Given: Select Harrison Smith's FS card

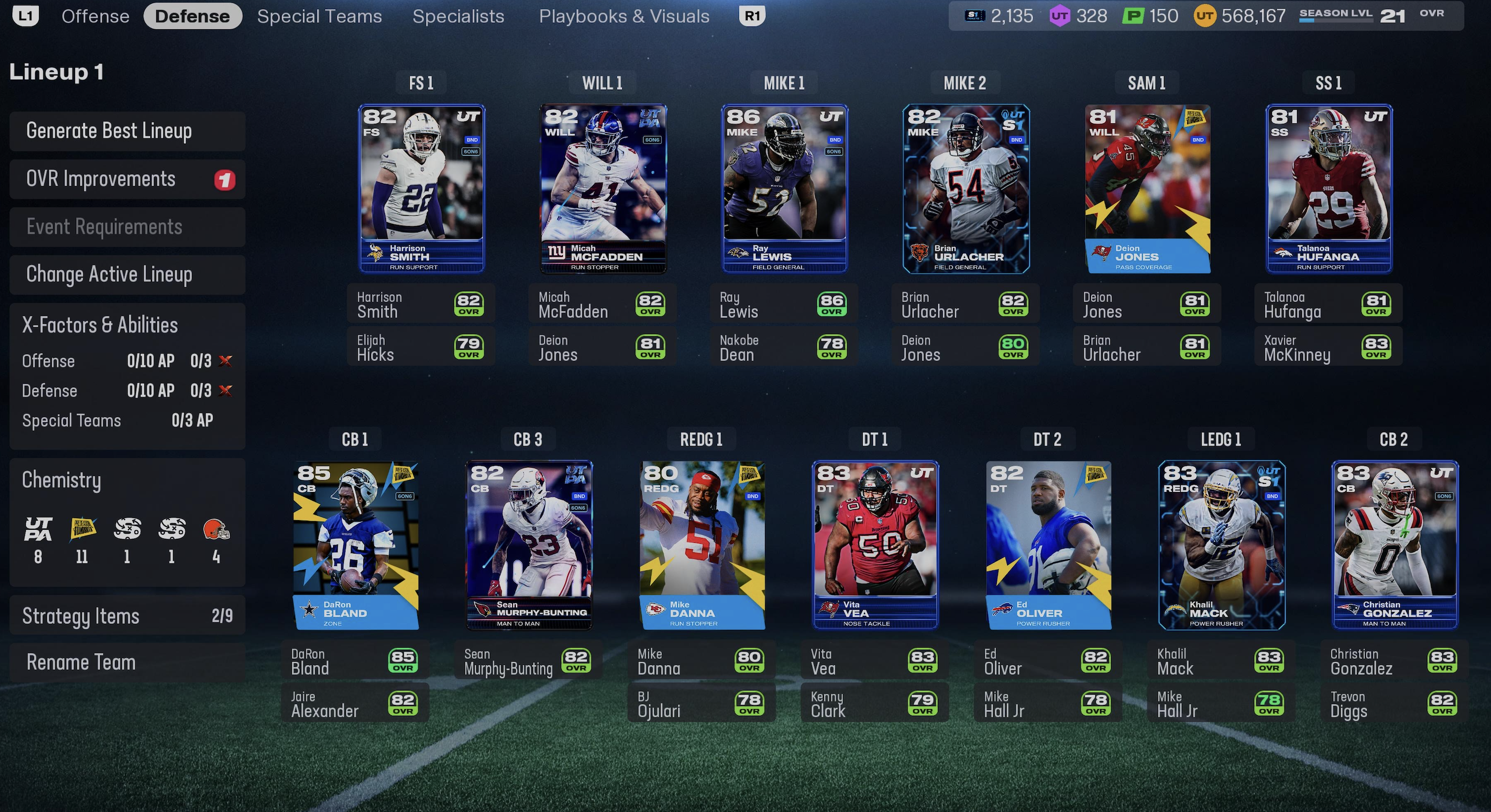Looking at the screenshot, I should pos(421,189).
